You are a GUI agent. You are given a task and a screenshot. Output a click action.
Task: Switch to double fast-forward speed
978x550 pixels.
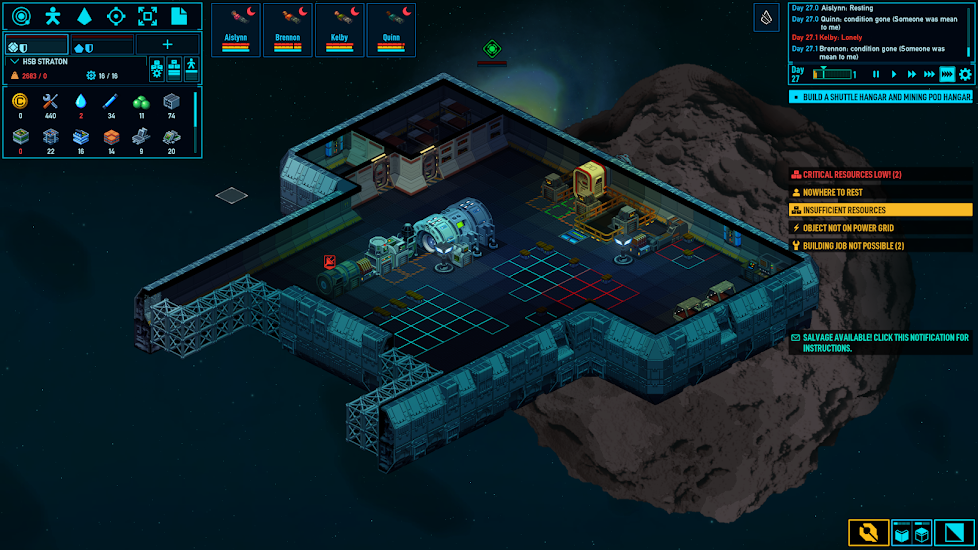tap(912, 74)
